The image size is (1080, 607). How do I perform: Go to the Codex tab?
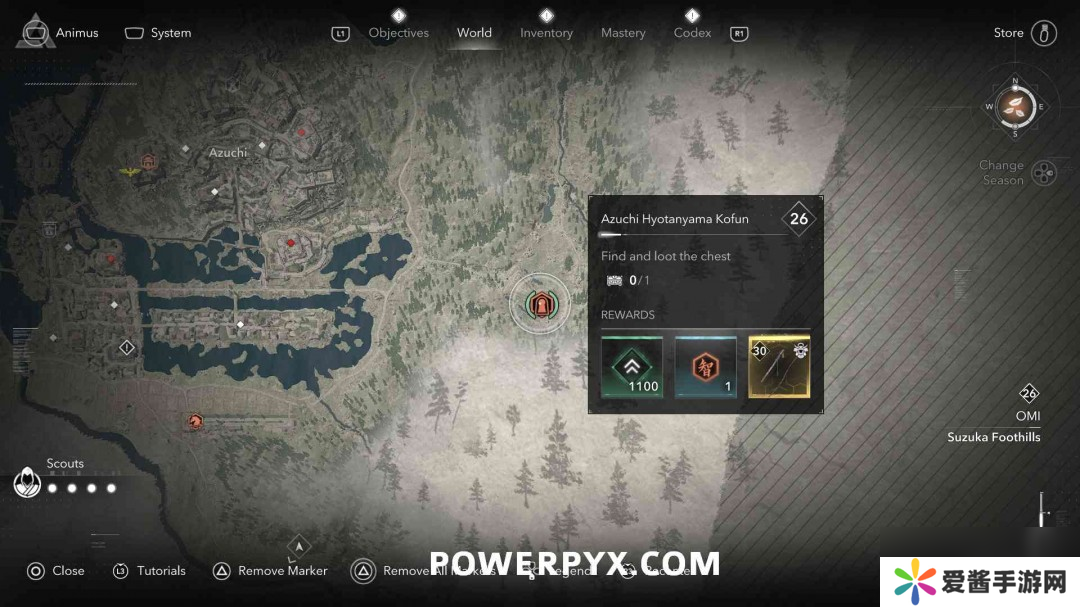tap(692, 33)
